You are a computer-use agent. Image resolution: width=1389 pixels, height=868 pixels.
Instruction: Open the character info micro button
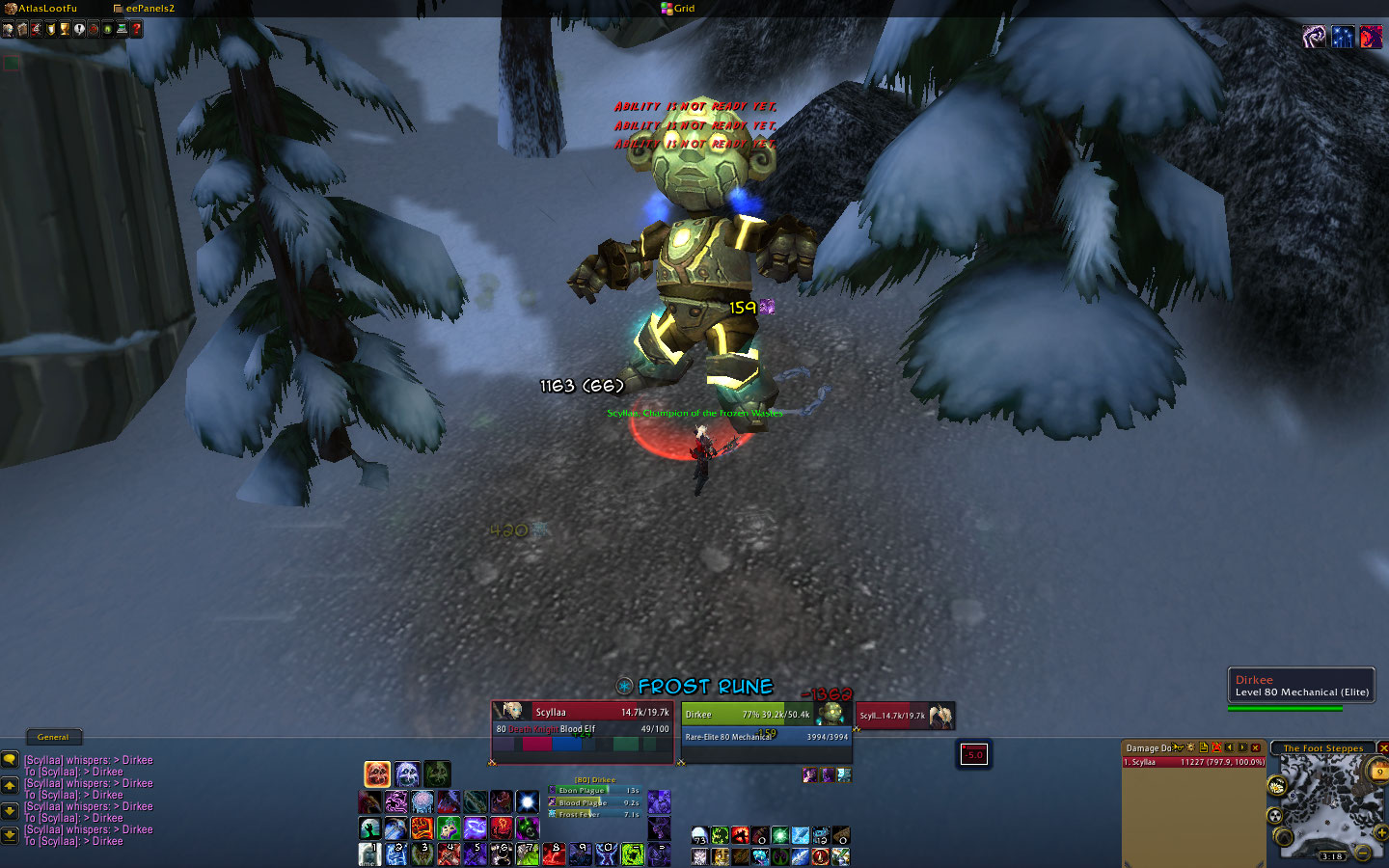8,30
